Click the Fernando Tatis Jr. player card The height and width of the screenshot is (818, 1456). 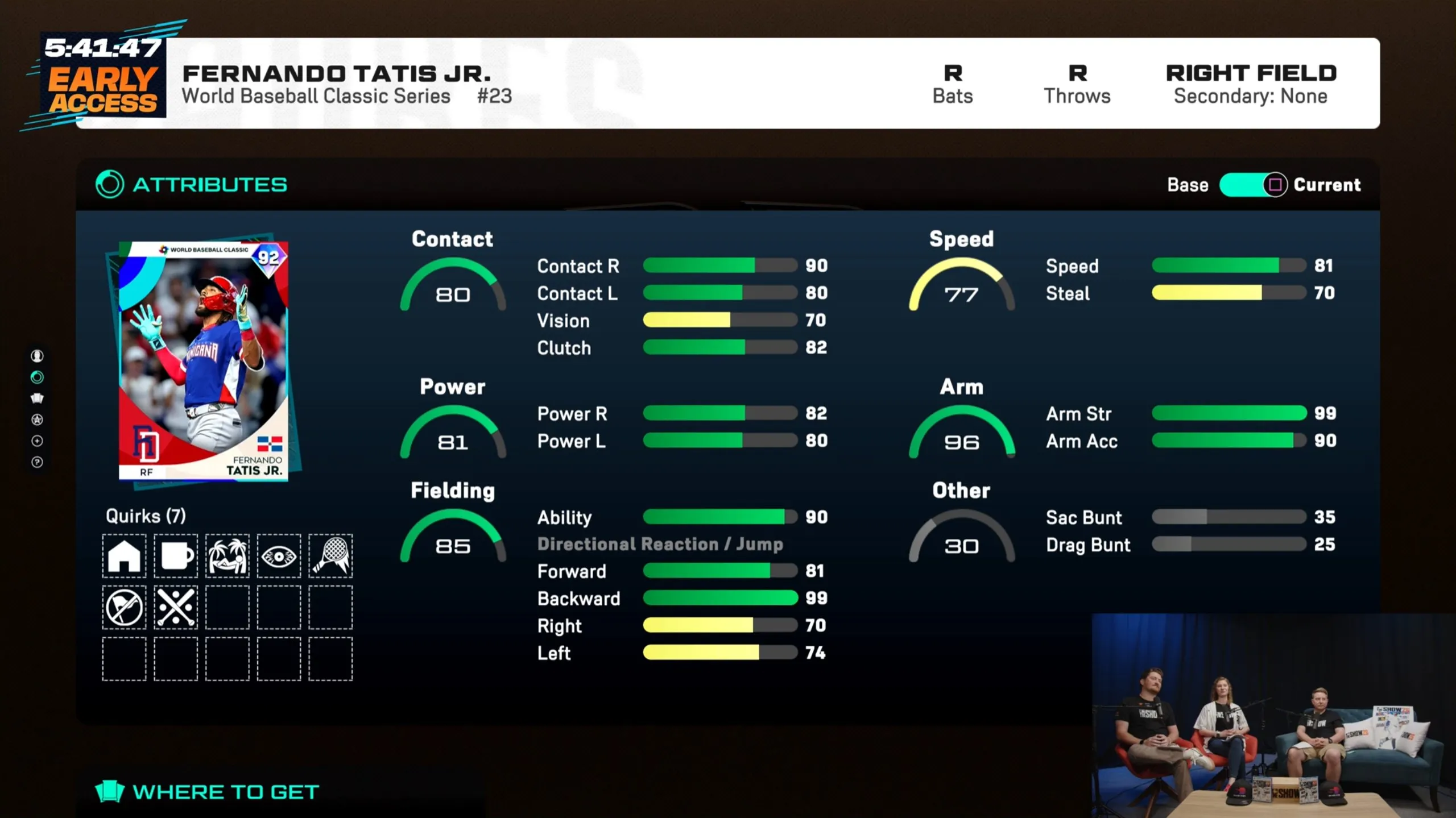coord(204,362)
